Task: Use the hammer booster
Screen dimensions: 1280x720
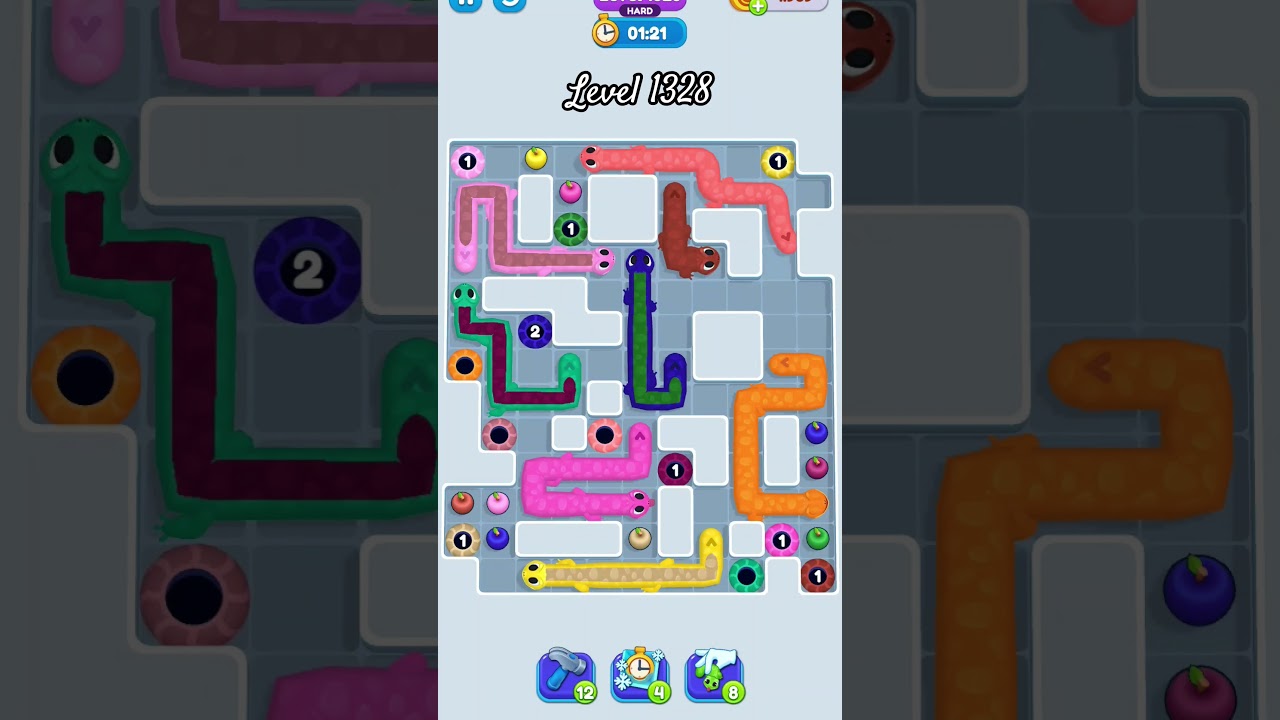Action: click(566, 673)
